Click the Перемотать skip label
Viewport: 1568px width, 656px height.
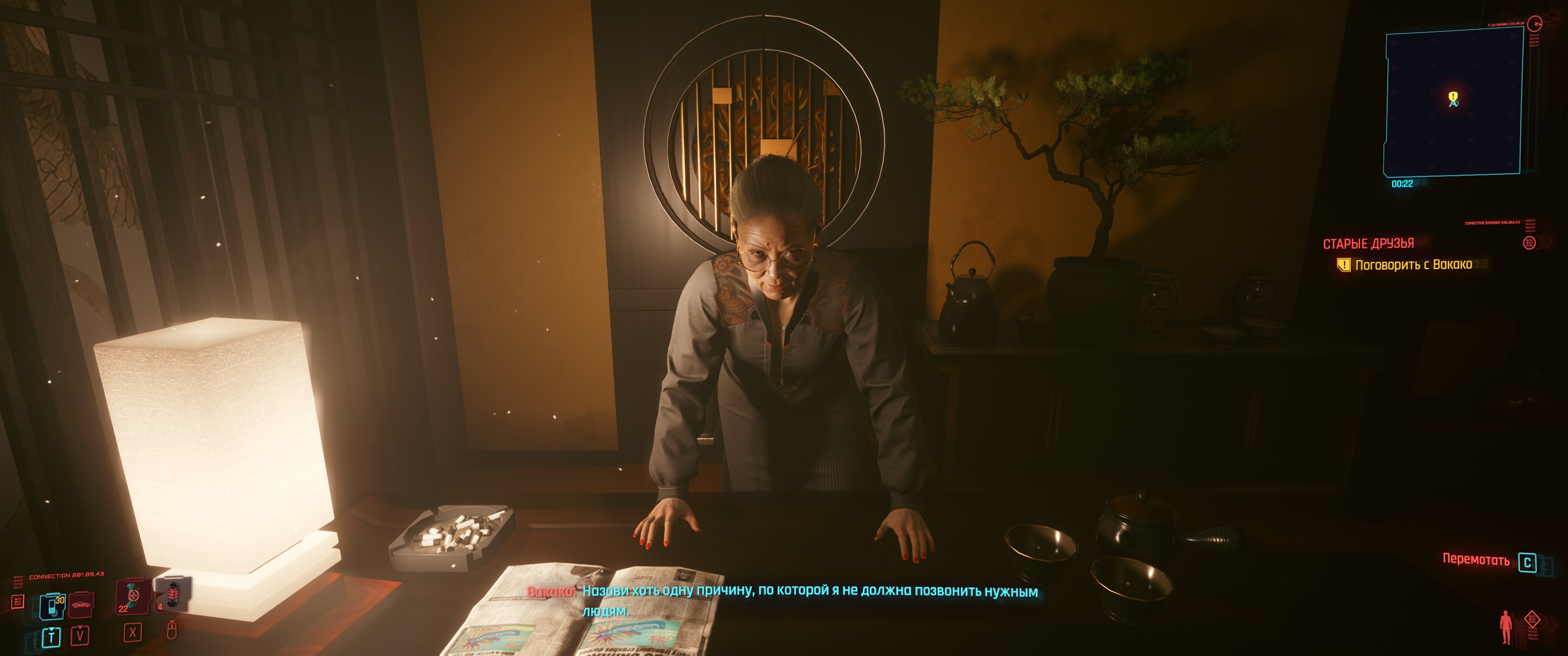pos(1475,560)
